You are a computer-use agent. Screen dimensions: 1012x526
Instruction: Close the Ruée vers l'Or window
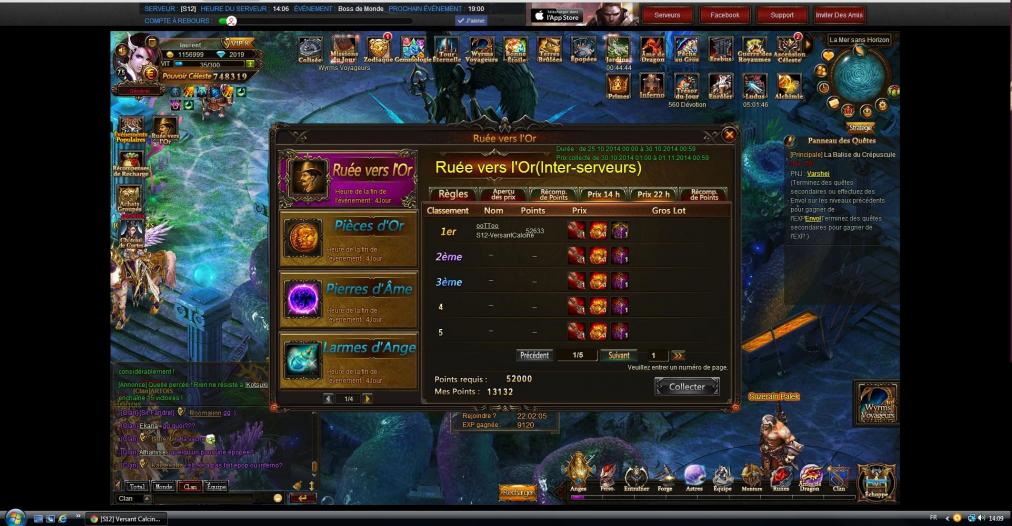click(729, 134)
